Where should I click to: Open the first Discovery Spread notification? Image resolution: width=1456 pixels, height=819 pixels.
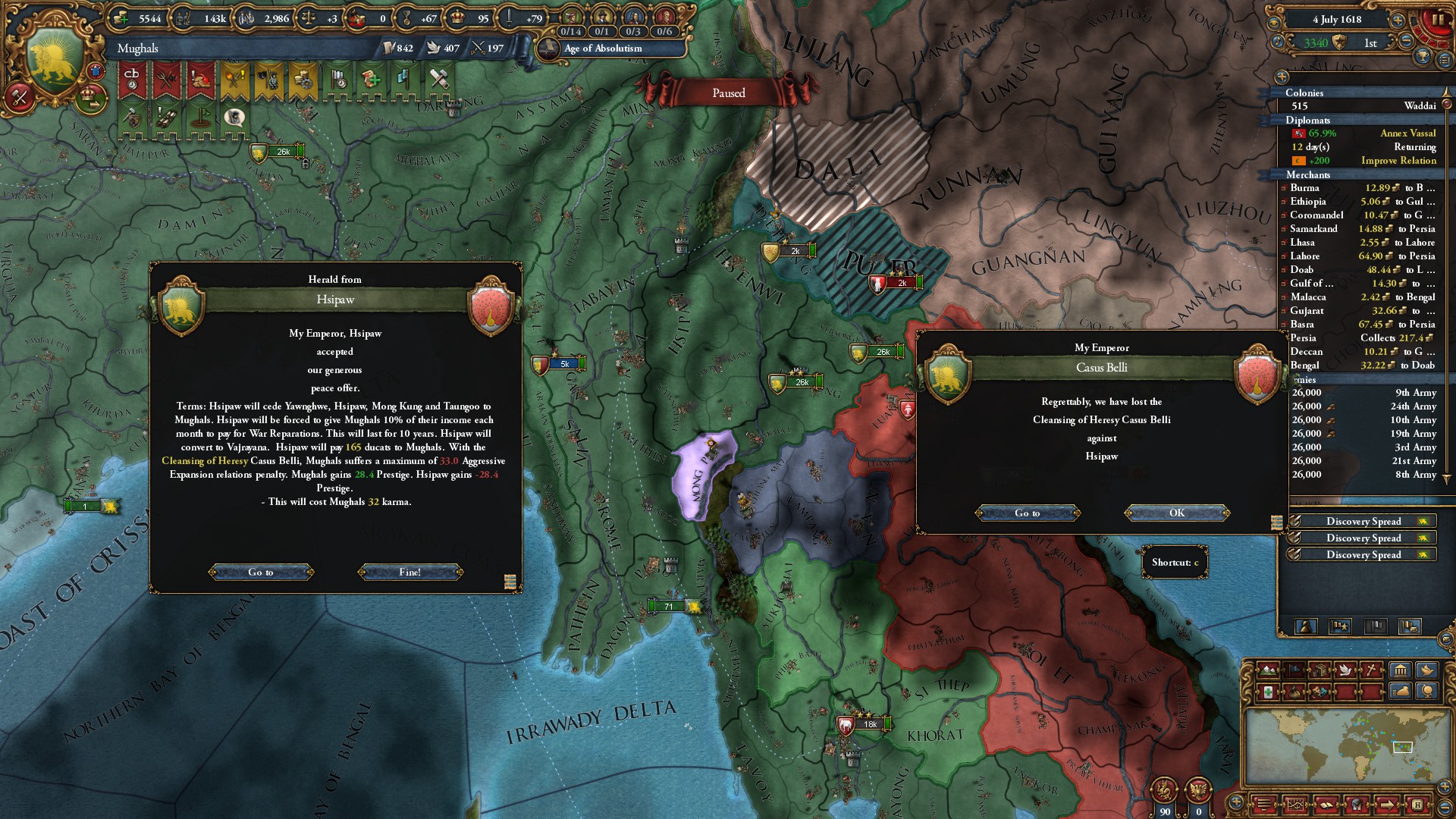coord(1363,521)
